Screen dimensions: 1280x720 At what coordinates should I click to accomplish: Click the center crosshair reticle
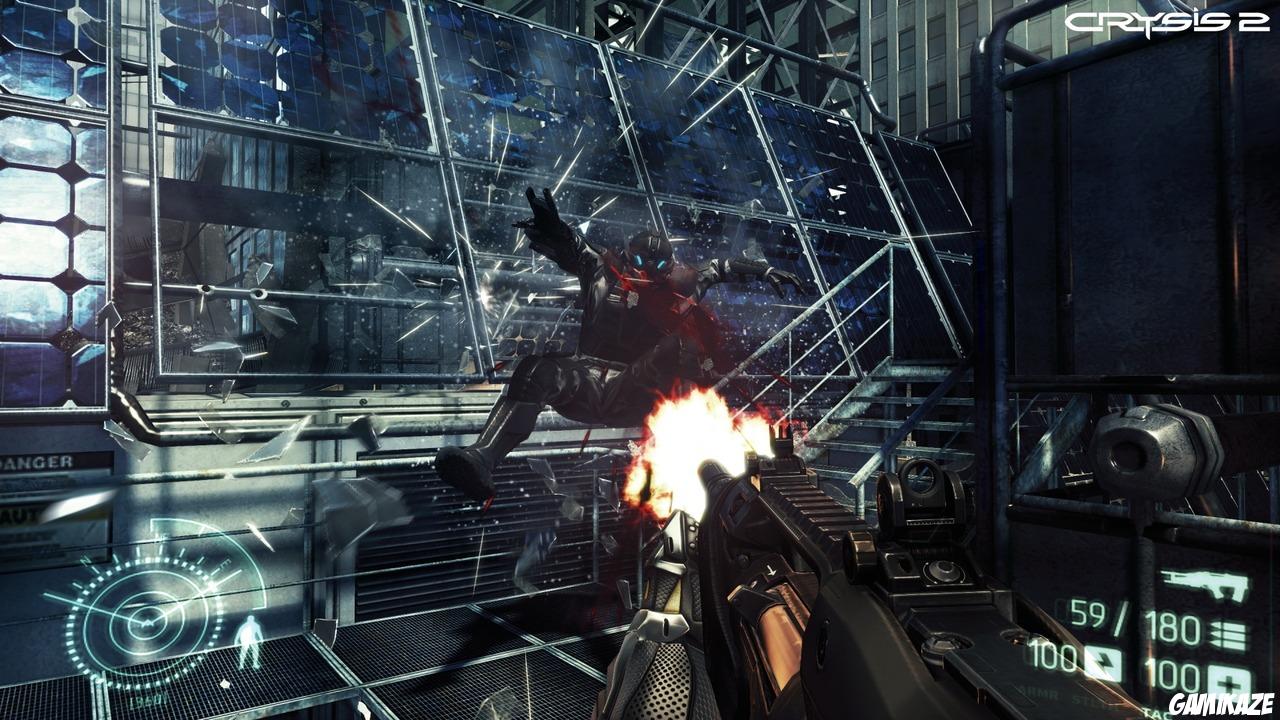click(640, 360)
